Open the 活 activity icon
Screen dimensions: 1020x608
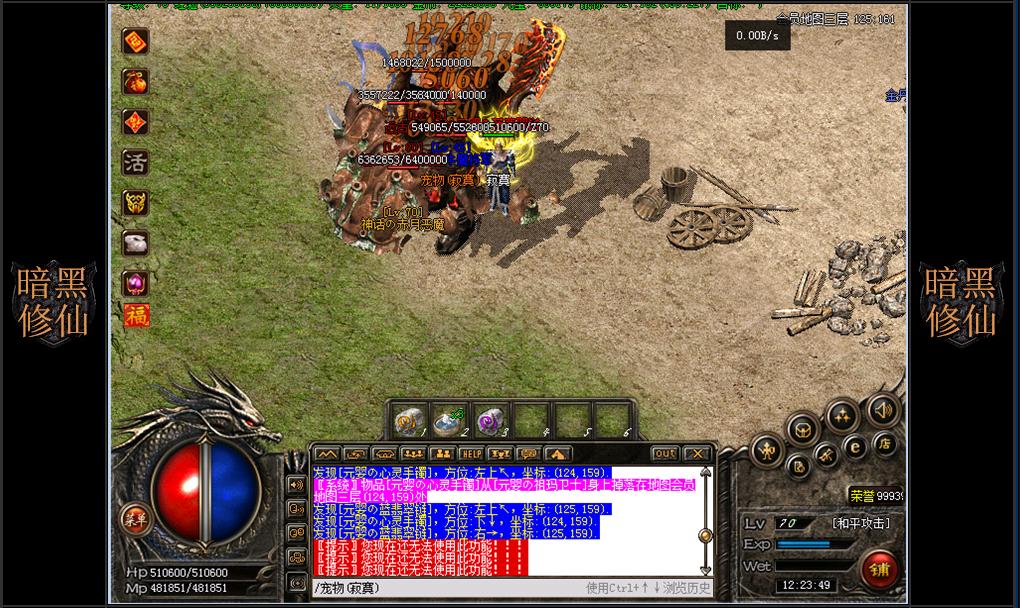(135, 162)
